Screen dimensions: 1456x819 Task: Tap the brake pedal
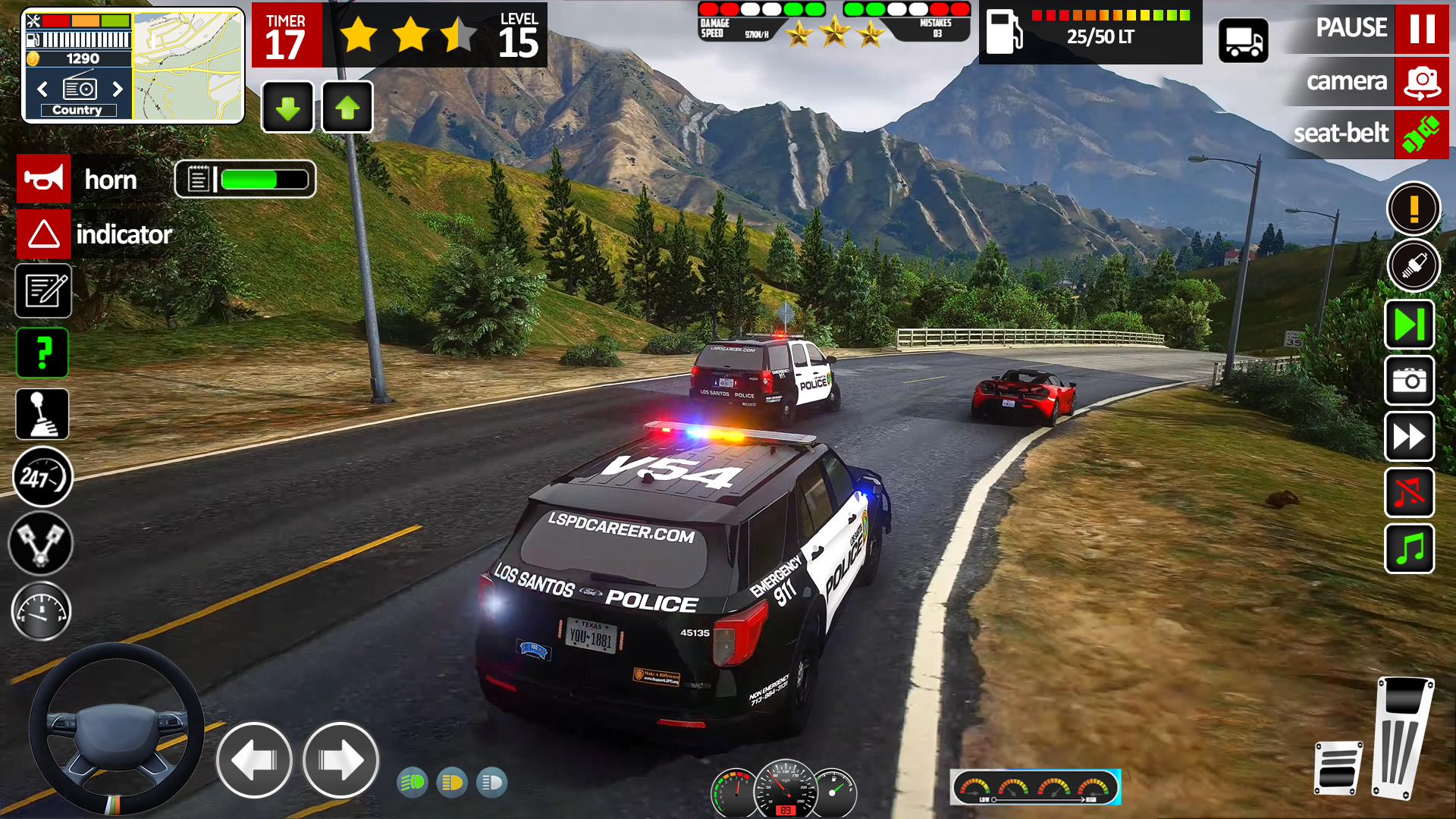point(1338,767)
